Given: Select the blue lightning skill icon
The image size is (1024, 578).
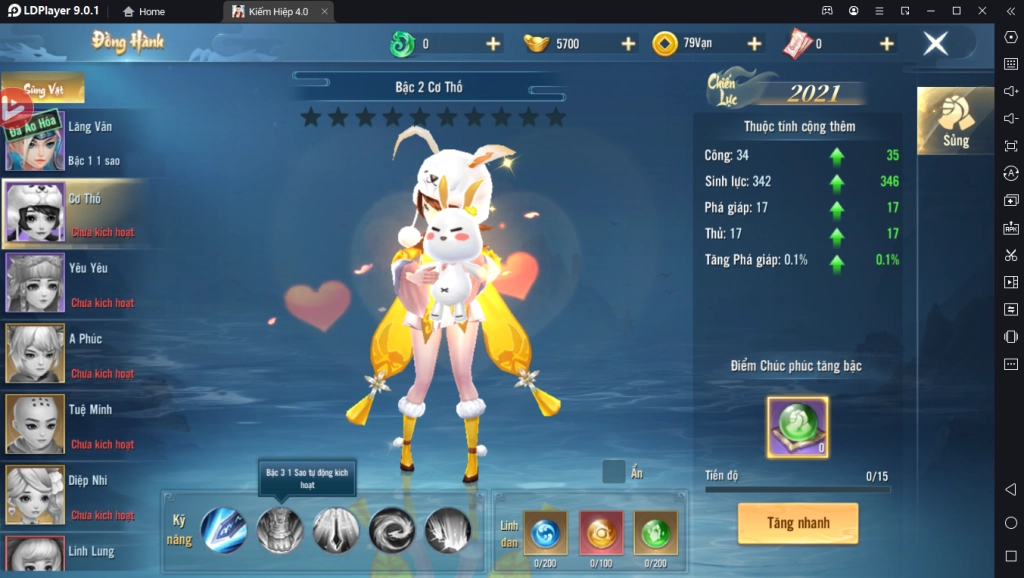Looking at the screenshot, I should click(x=223, y=530).
